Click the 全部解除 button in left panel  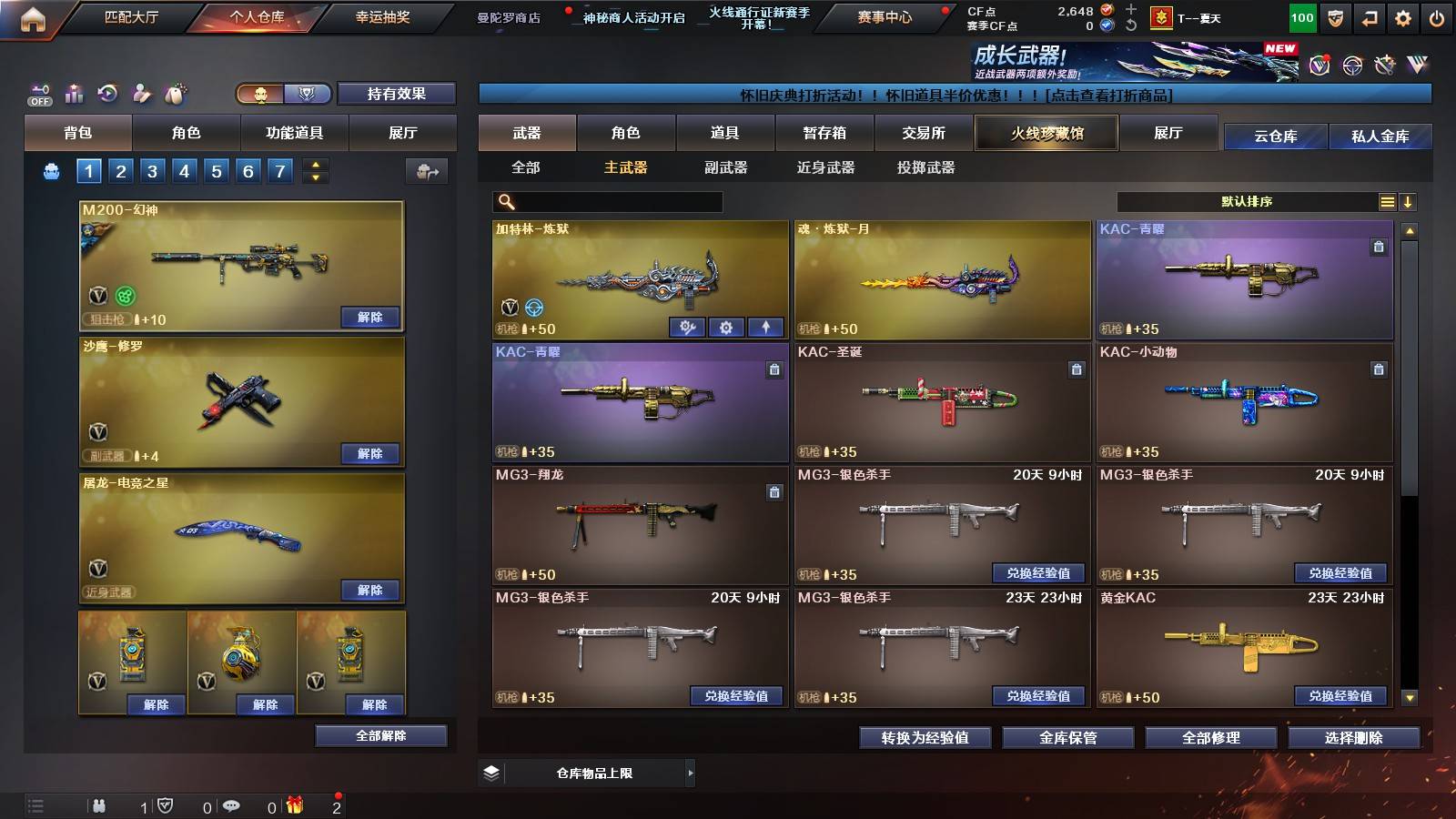[381, 735]
